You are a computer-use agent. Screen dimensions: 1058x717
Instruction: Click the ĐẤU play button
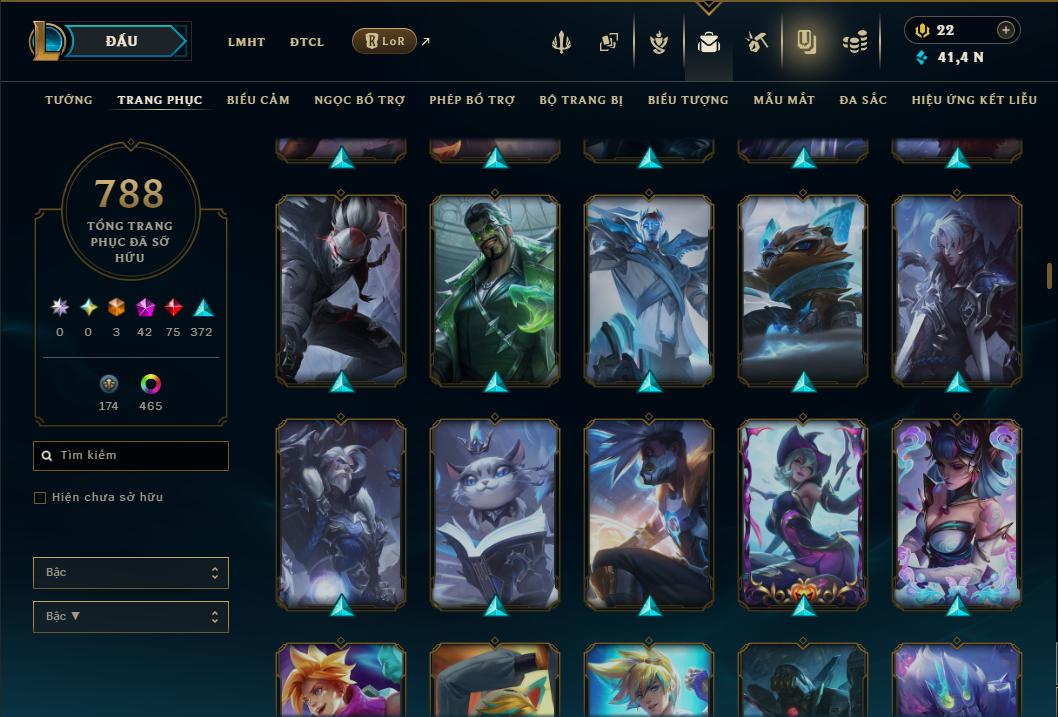pyautogui.click(x=122, y=41)
